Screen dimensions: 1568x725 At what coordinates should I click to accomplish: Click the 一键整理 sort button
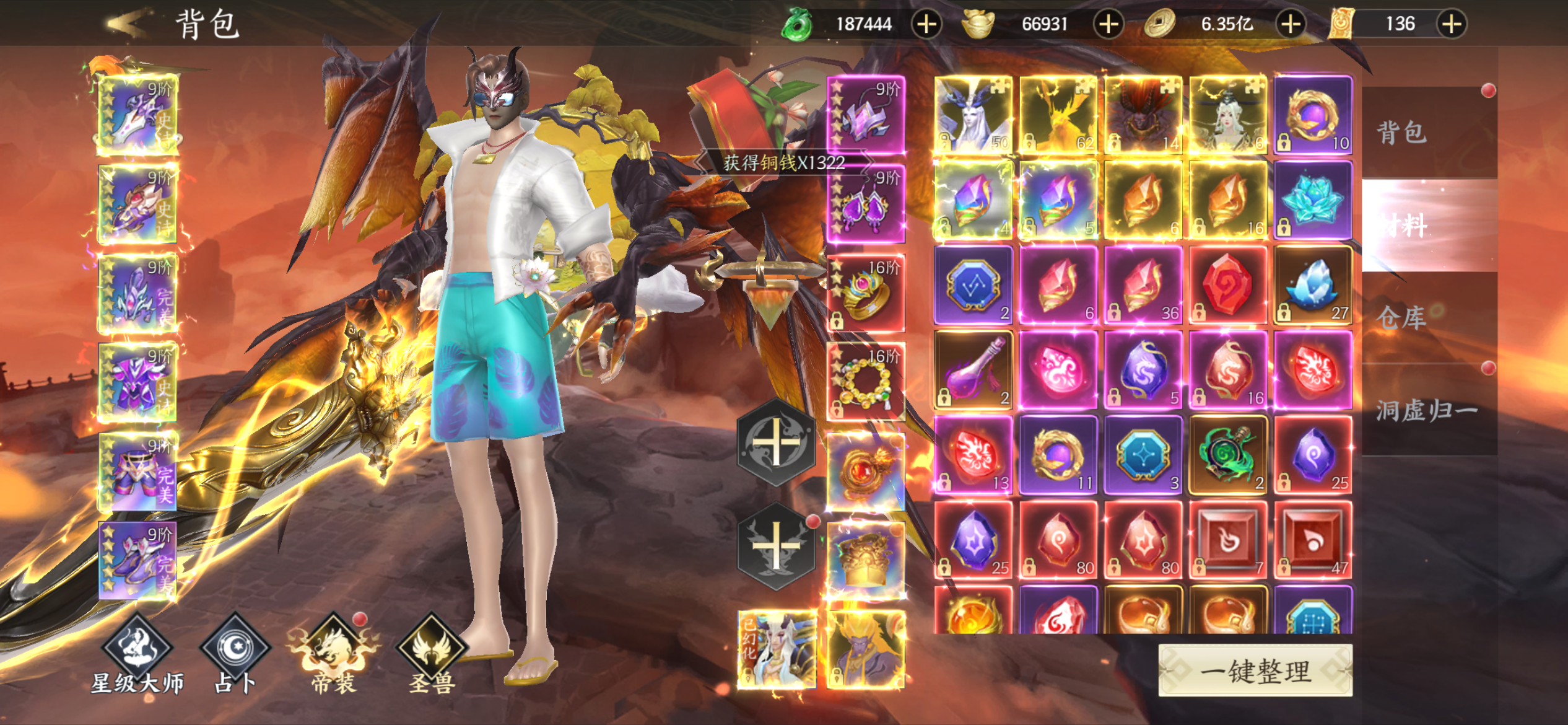click(x=1255, y=671)
